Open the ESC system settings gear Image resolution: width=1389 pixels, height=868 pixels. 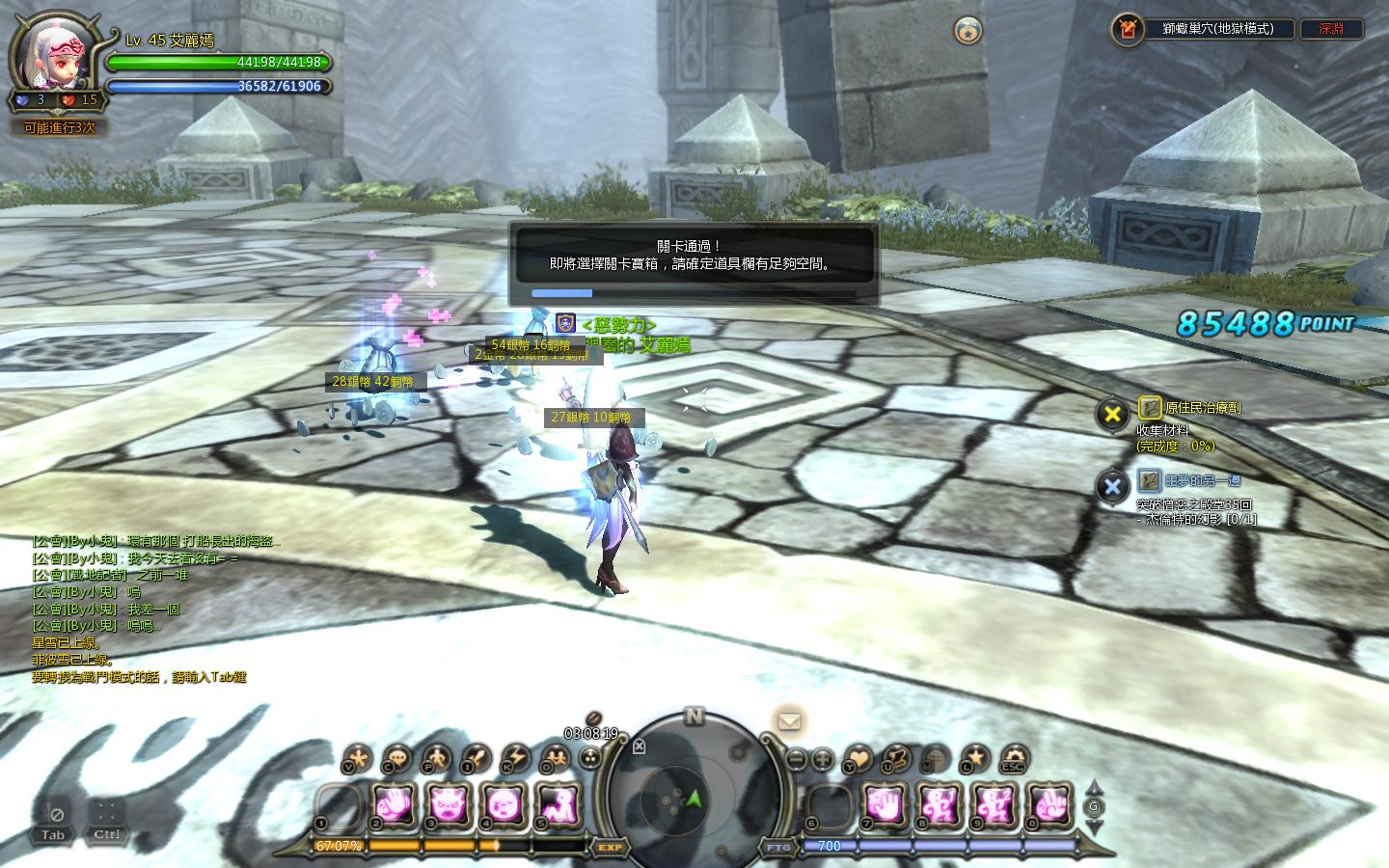click(x=1013, y=759)
